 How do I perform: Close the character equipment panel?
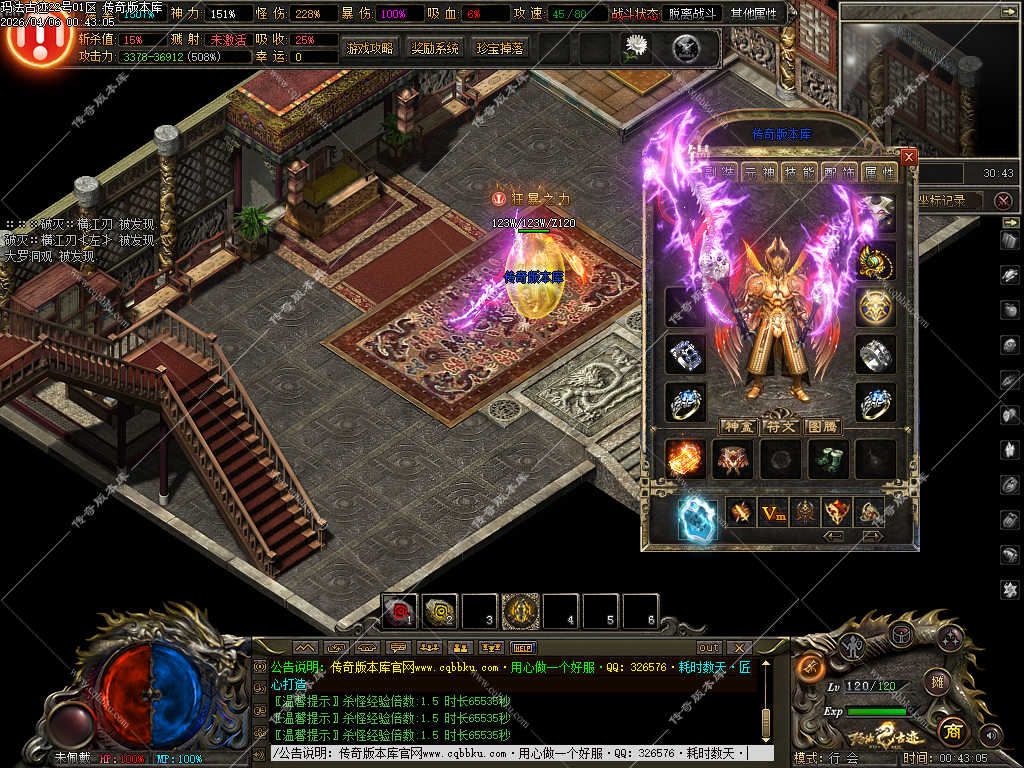[x=908, y=157]
